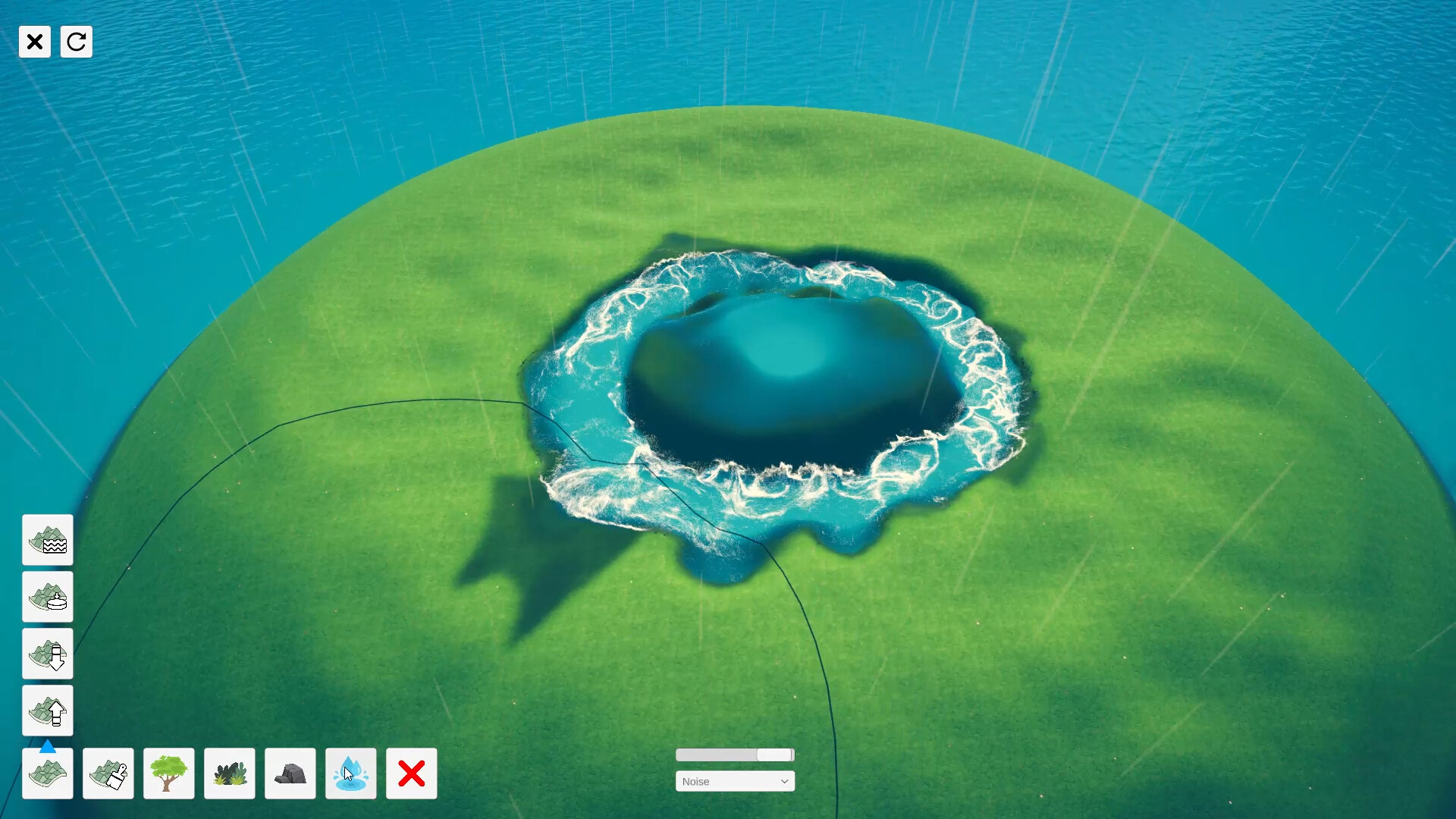
Task: Select the raise terrain tool
Action: (x=48, y=711)
